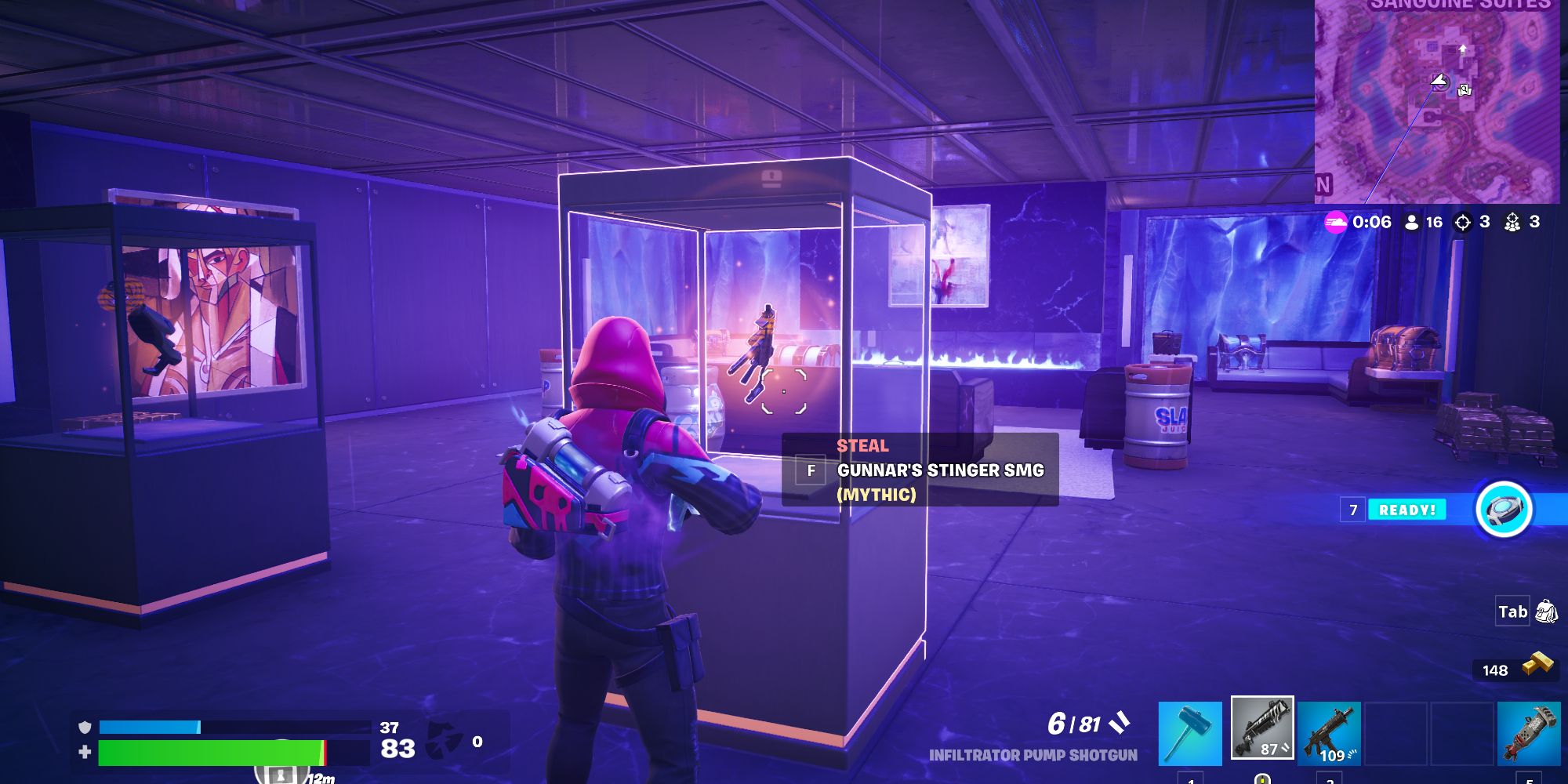The image size is (1568, 784).
Task: Click the players remaining person icon
Action: click(x=1411, y=222)
